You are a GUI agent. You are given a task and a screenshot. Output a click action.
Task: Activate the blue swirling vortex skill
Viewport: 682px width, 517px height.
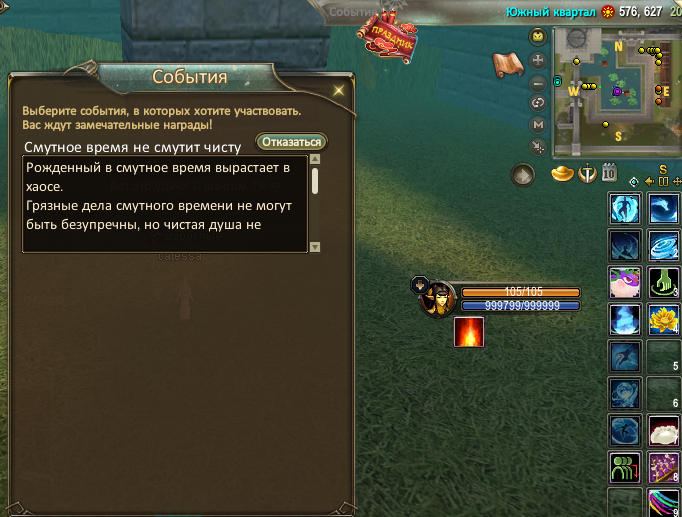click(663, 245)
